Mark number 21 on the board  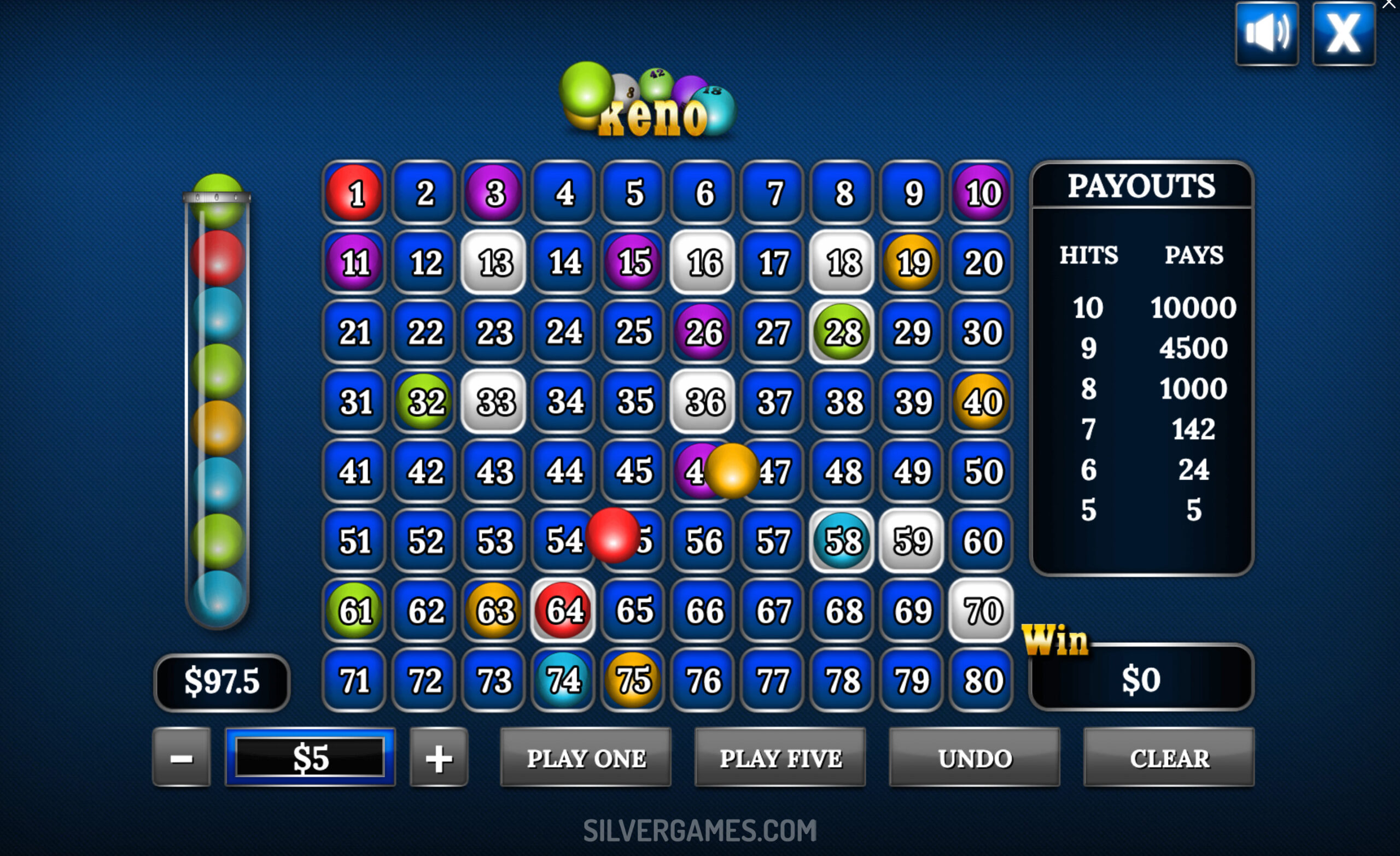pos(354,332)
